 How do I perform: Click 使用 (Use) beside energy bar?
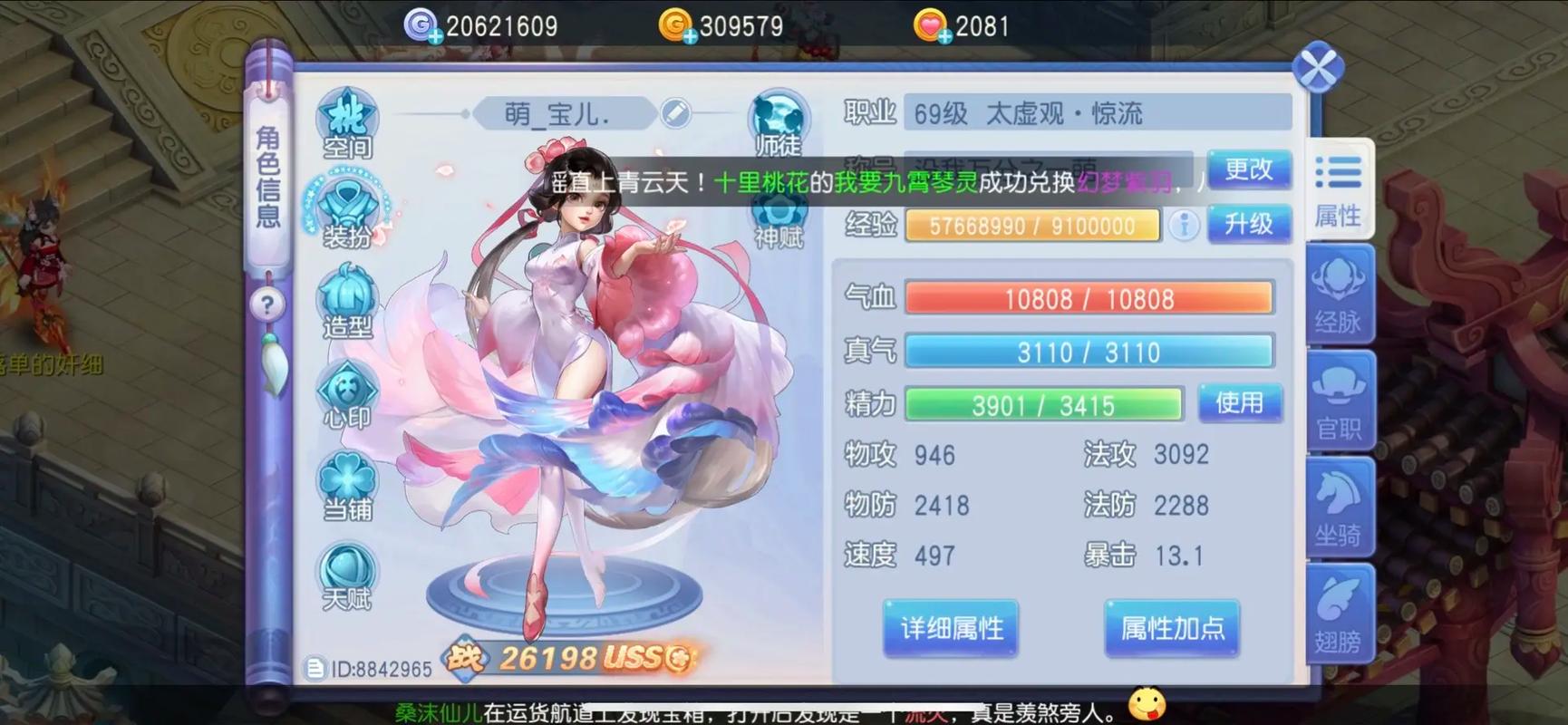point(1240,404)
